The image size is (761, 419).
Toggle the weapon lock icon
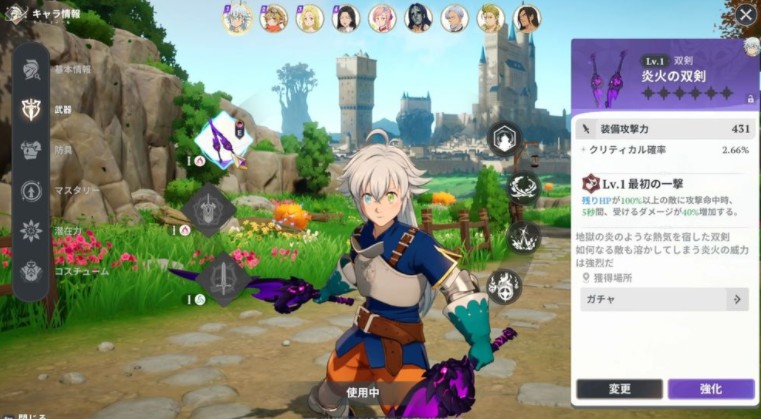click(x=750, y=98)
